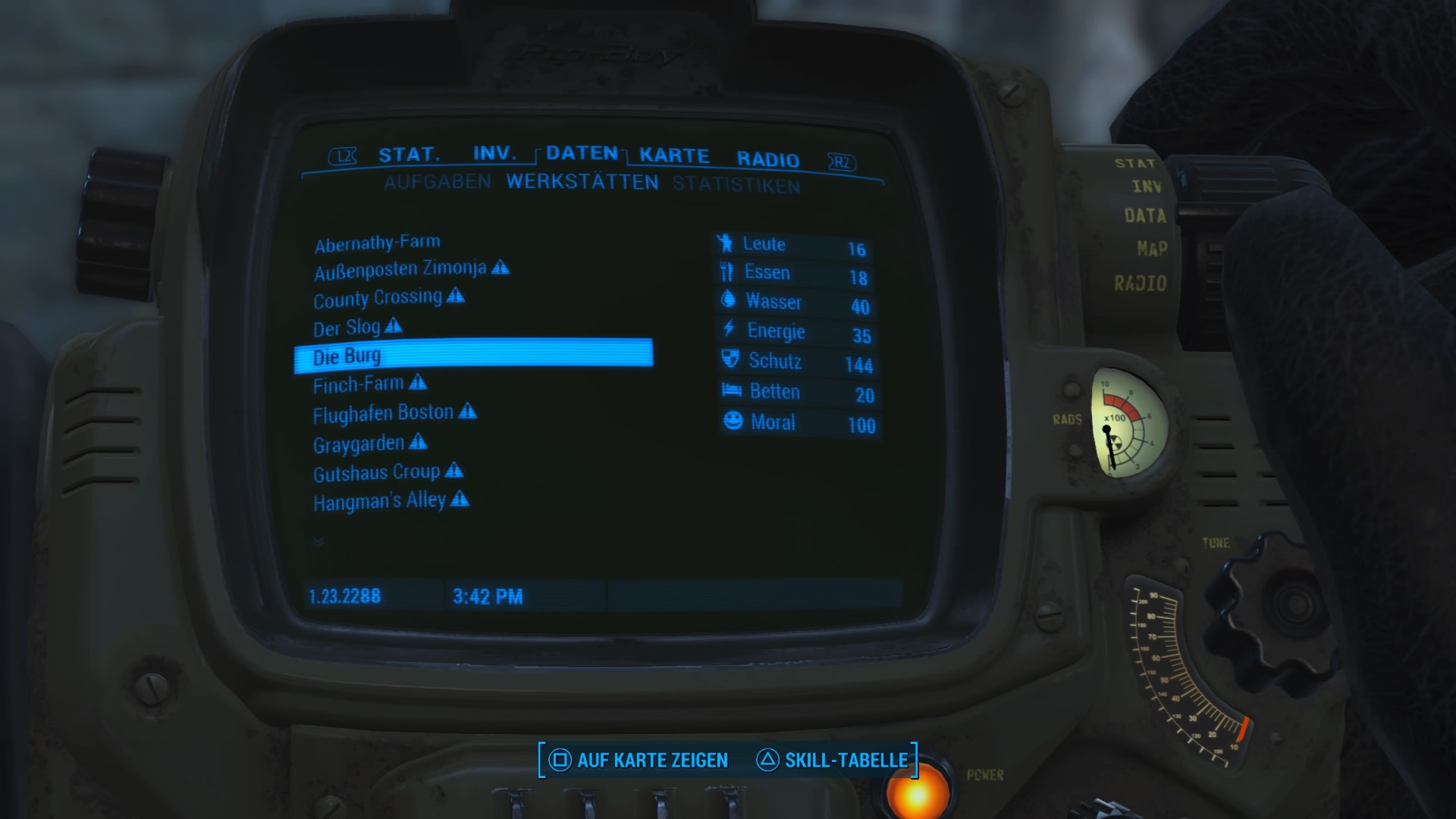The width and height of the screenshot is (1456, 819).
Task: Pick Der Slog from the list
Action: click(347, 328)
